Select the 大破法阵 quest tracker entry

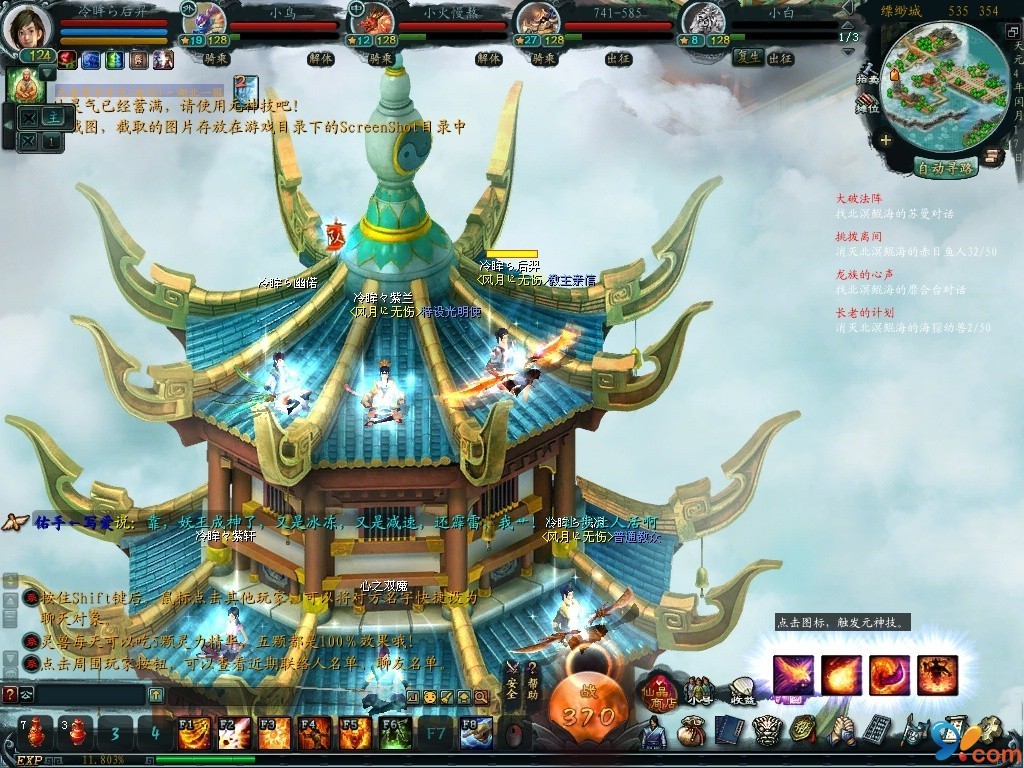[x=859, y=199]
